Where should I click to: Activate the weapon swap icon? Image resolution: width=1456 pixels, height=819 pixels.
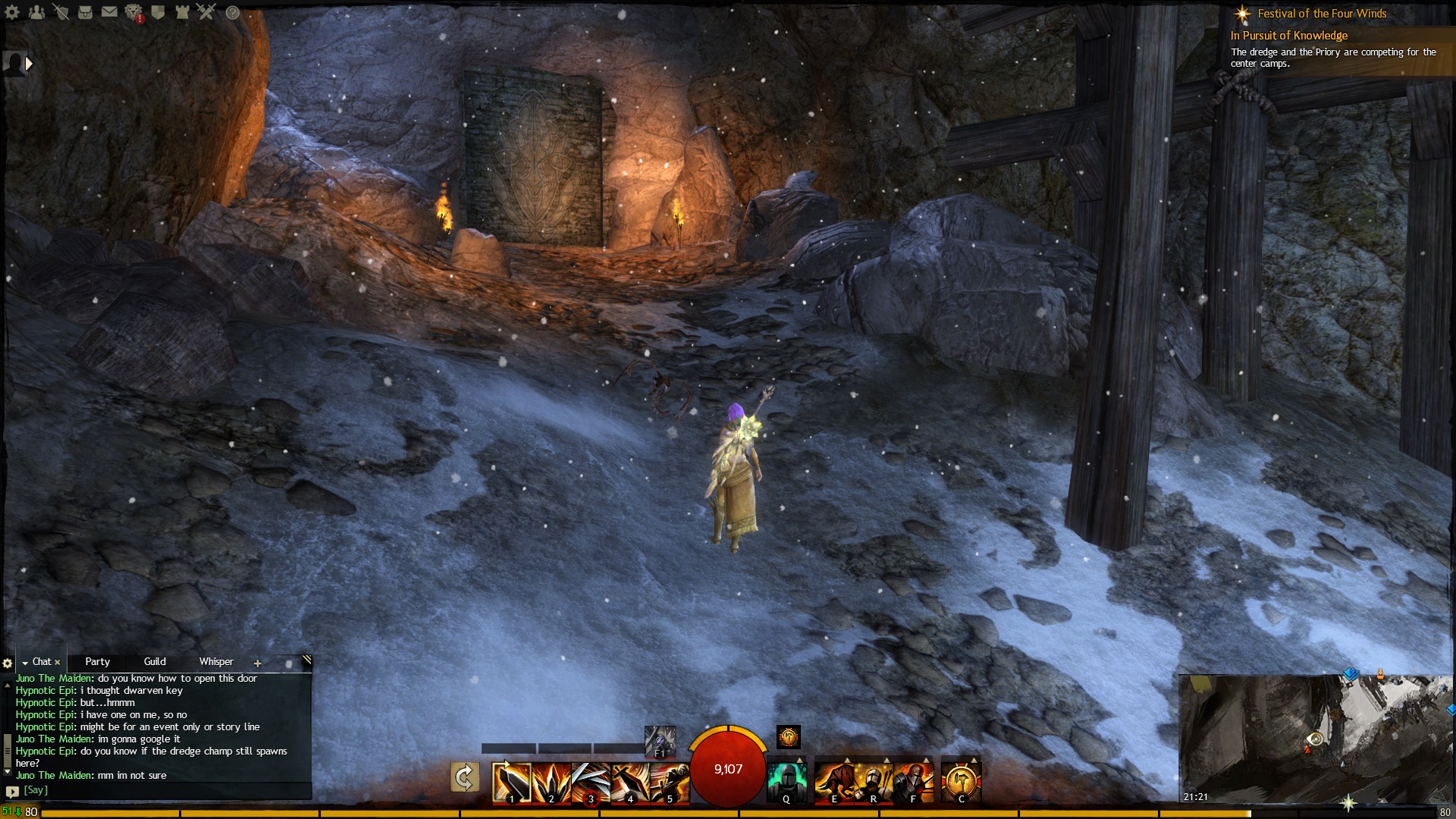(465, 777)
